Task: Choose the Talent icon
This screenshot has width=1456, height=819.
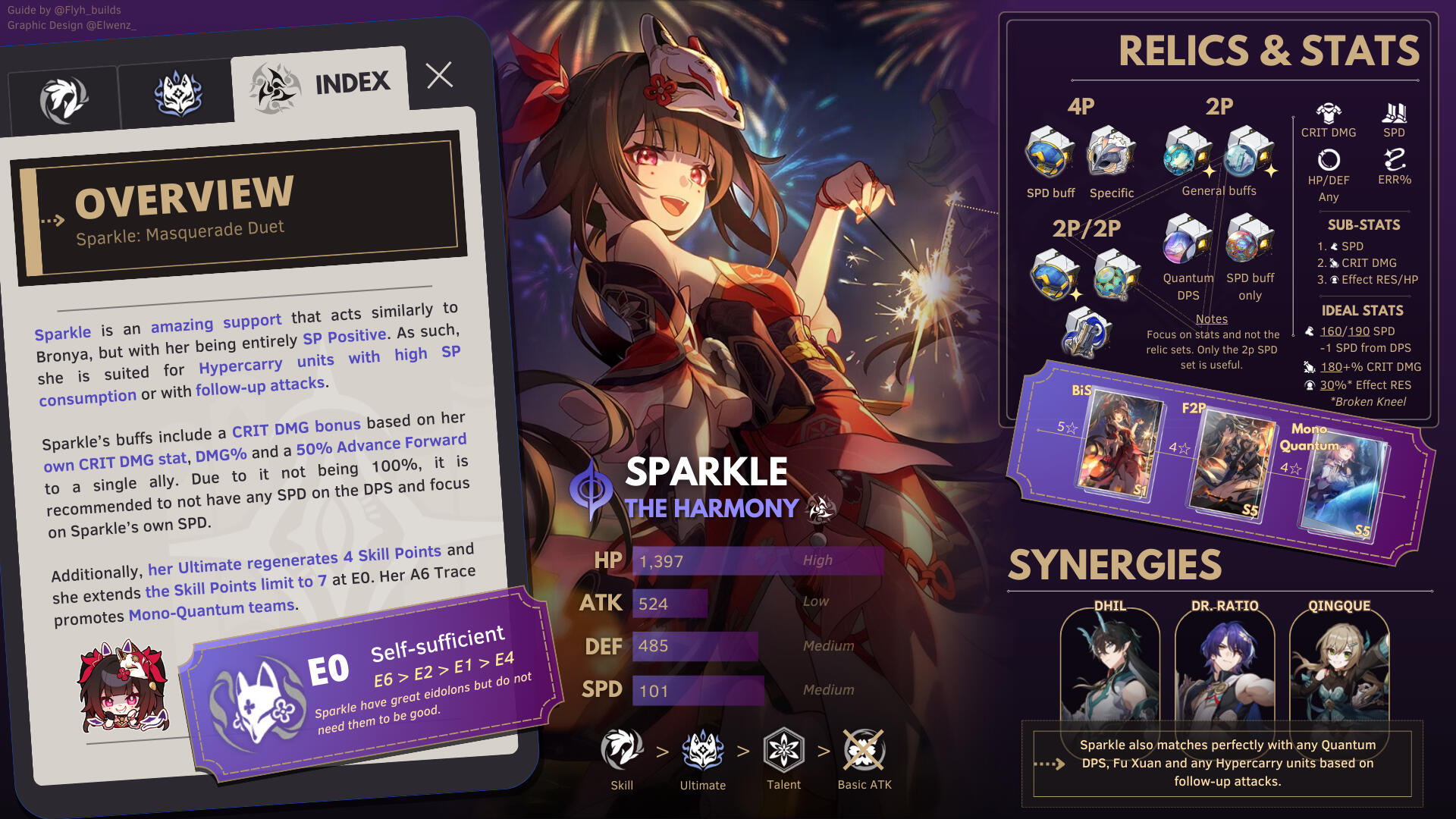Action: pos(783,750)
